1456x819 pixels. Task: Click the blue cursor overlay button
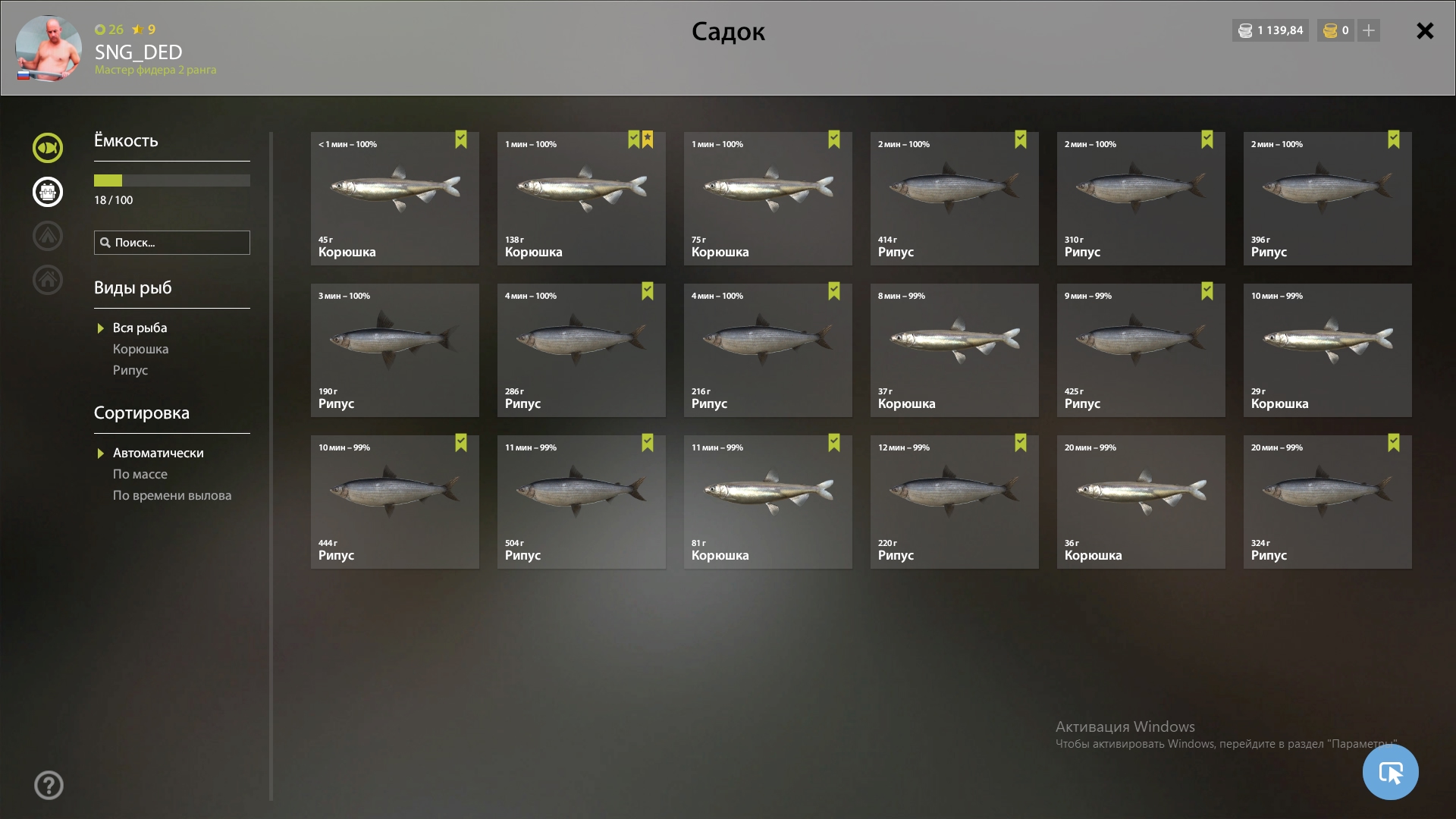pyautogui.click(x=1390, y=772)
